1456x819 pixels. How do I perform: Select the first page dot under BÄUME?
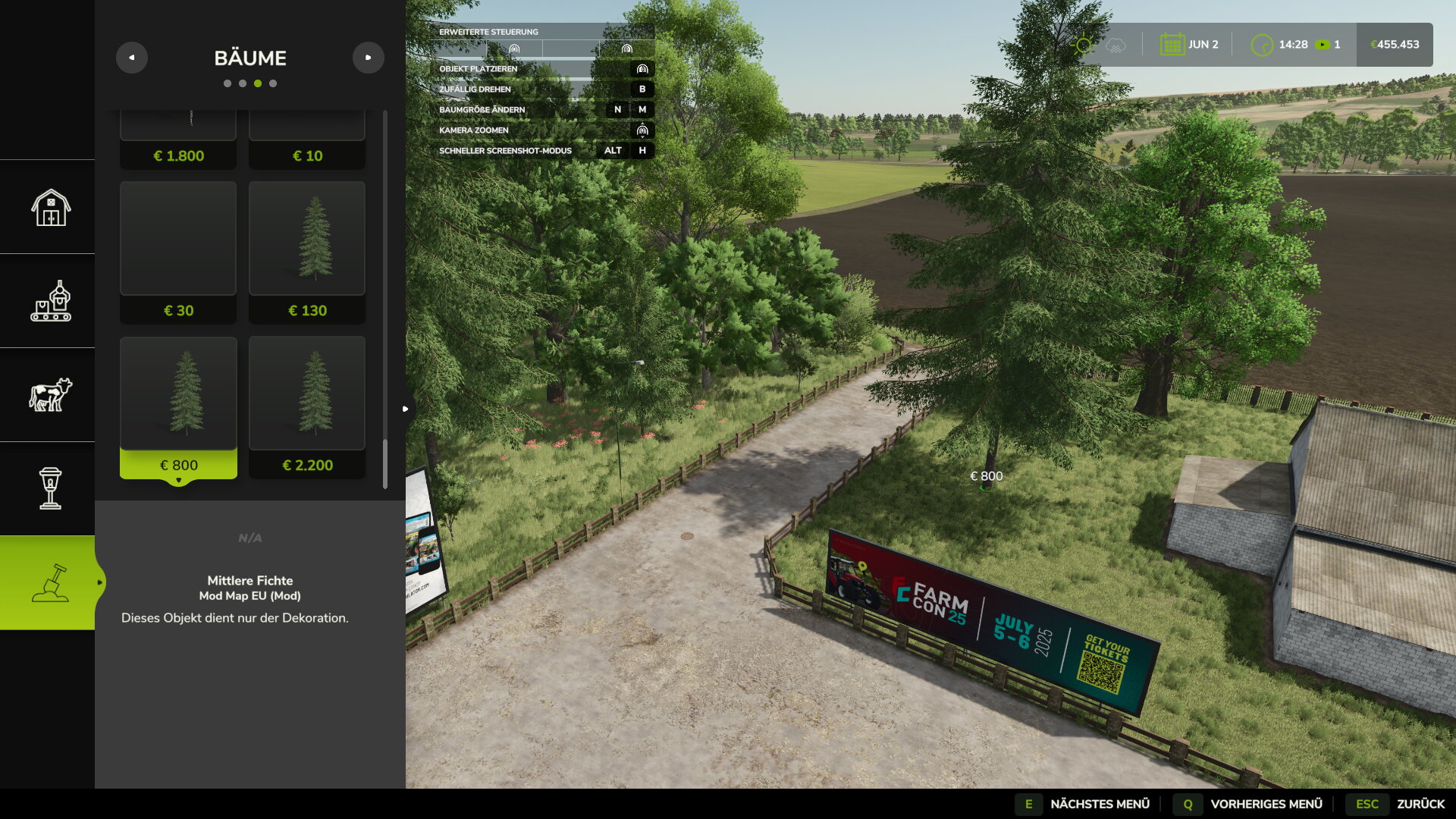227,83
